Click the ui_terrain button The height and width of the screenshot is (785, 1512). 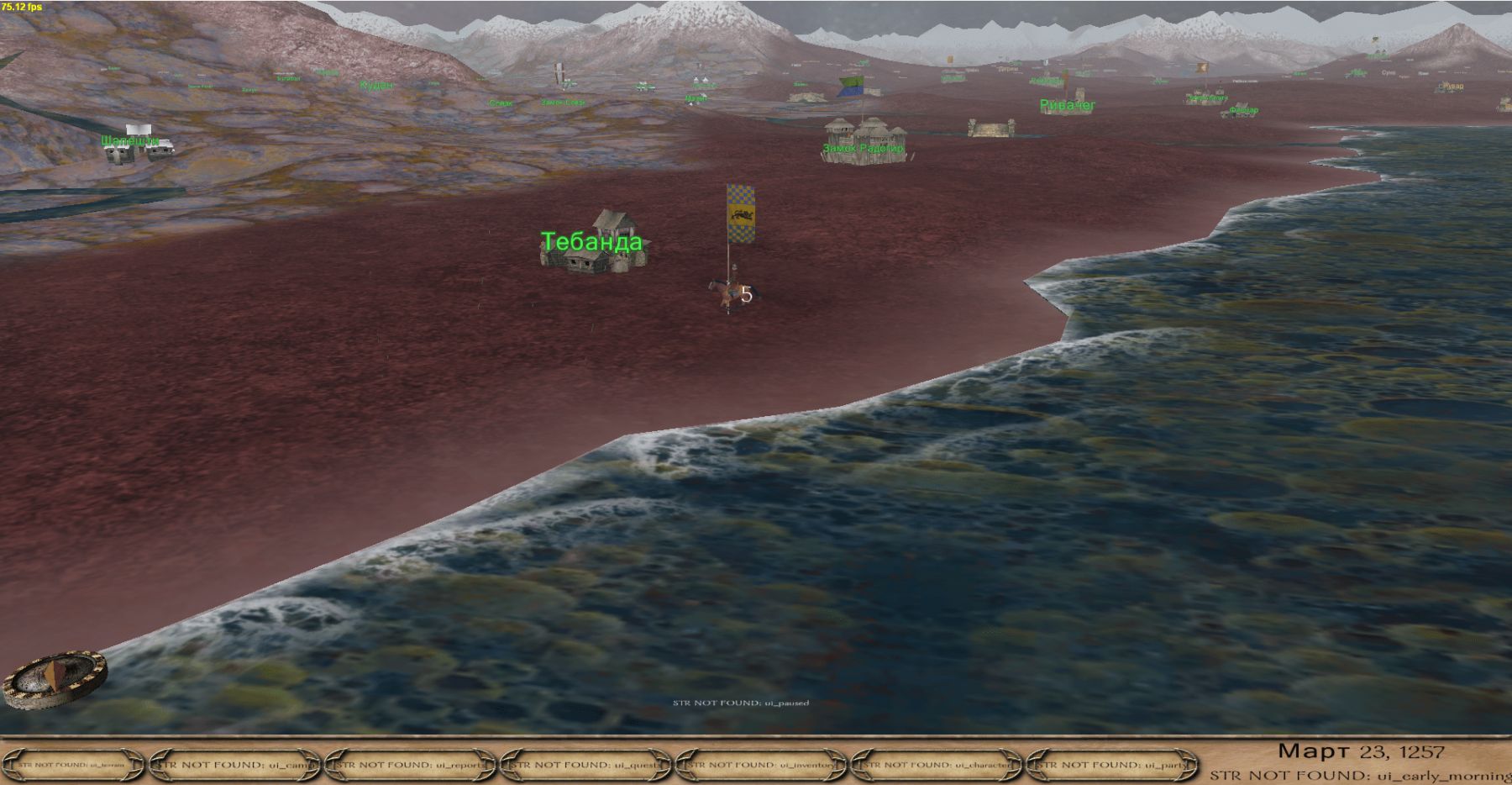point(73,765)
